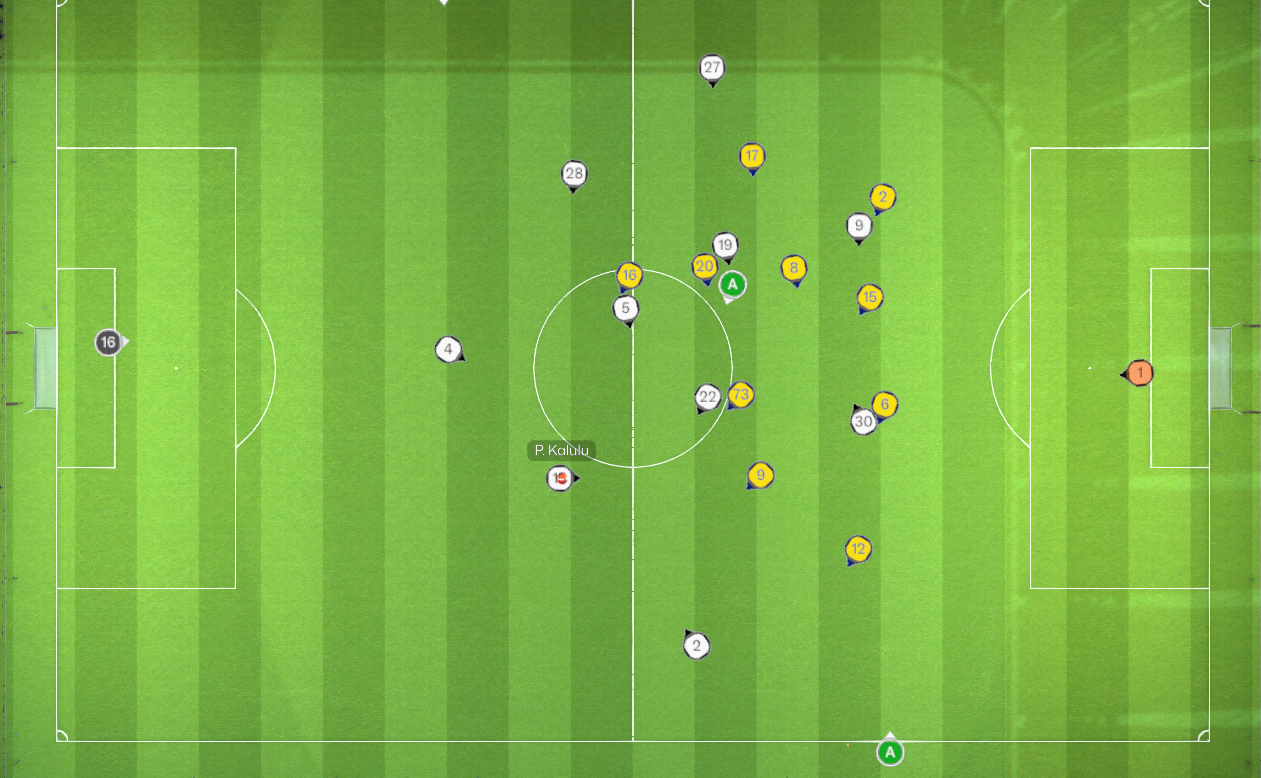The height and width of the screenshot is (778, 1261).
Task: Choose the yellow number 73 player marker
Action: coord(740,395)
